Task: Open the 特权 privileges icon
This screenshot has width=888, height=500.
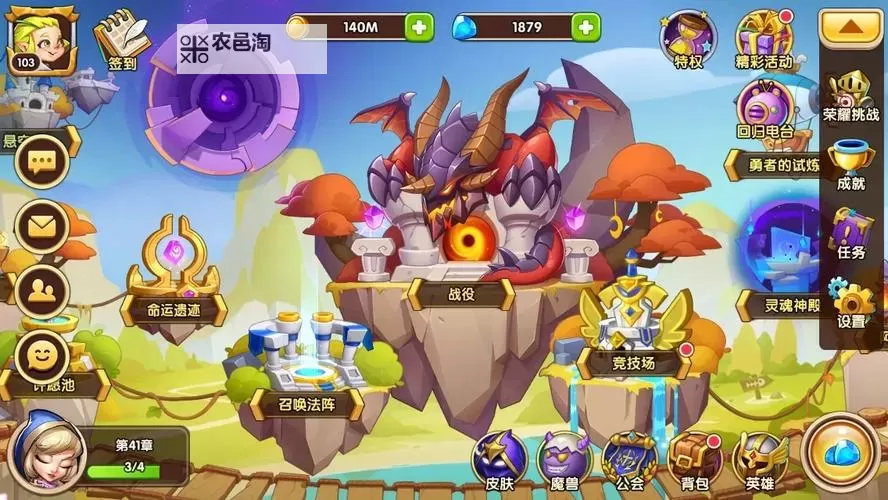Action: coord(688,40)
